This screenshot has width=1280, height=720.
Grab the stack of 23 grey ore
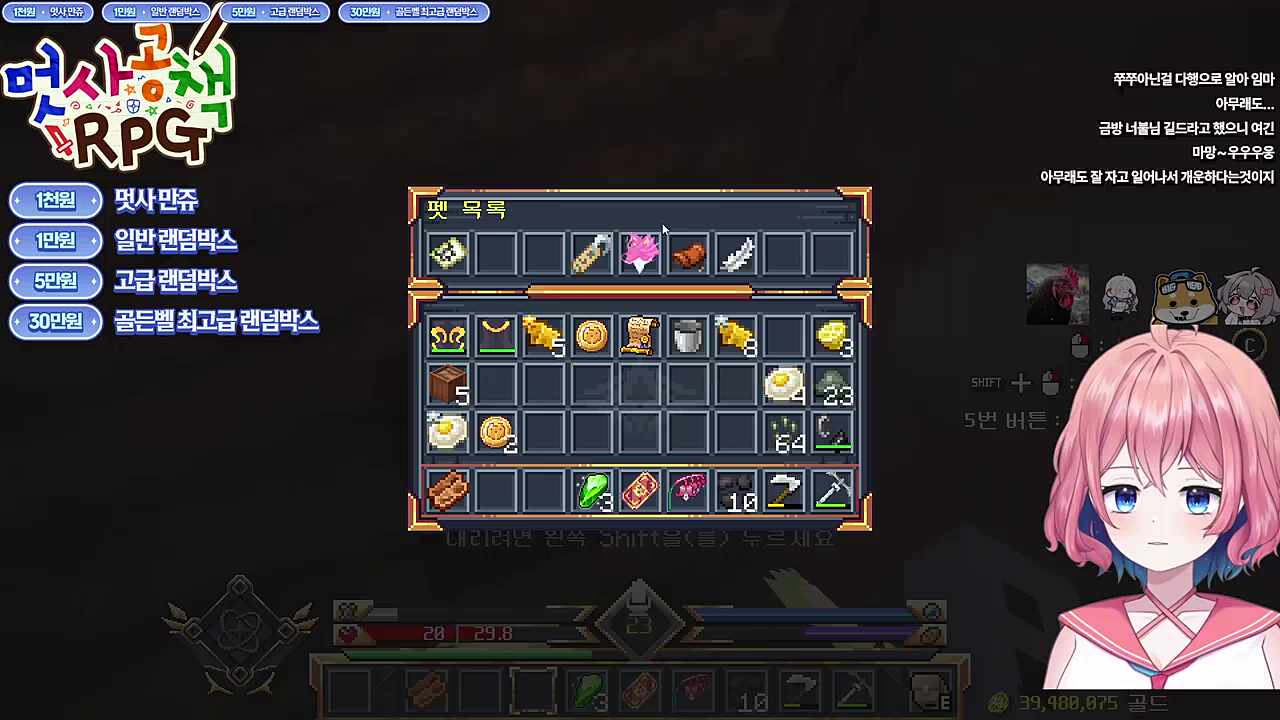[x=831, y=385]
